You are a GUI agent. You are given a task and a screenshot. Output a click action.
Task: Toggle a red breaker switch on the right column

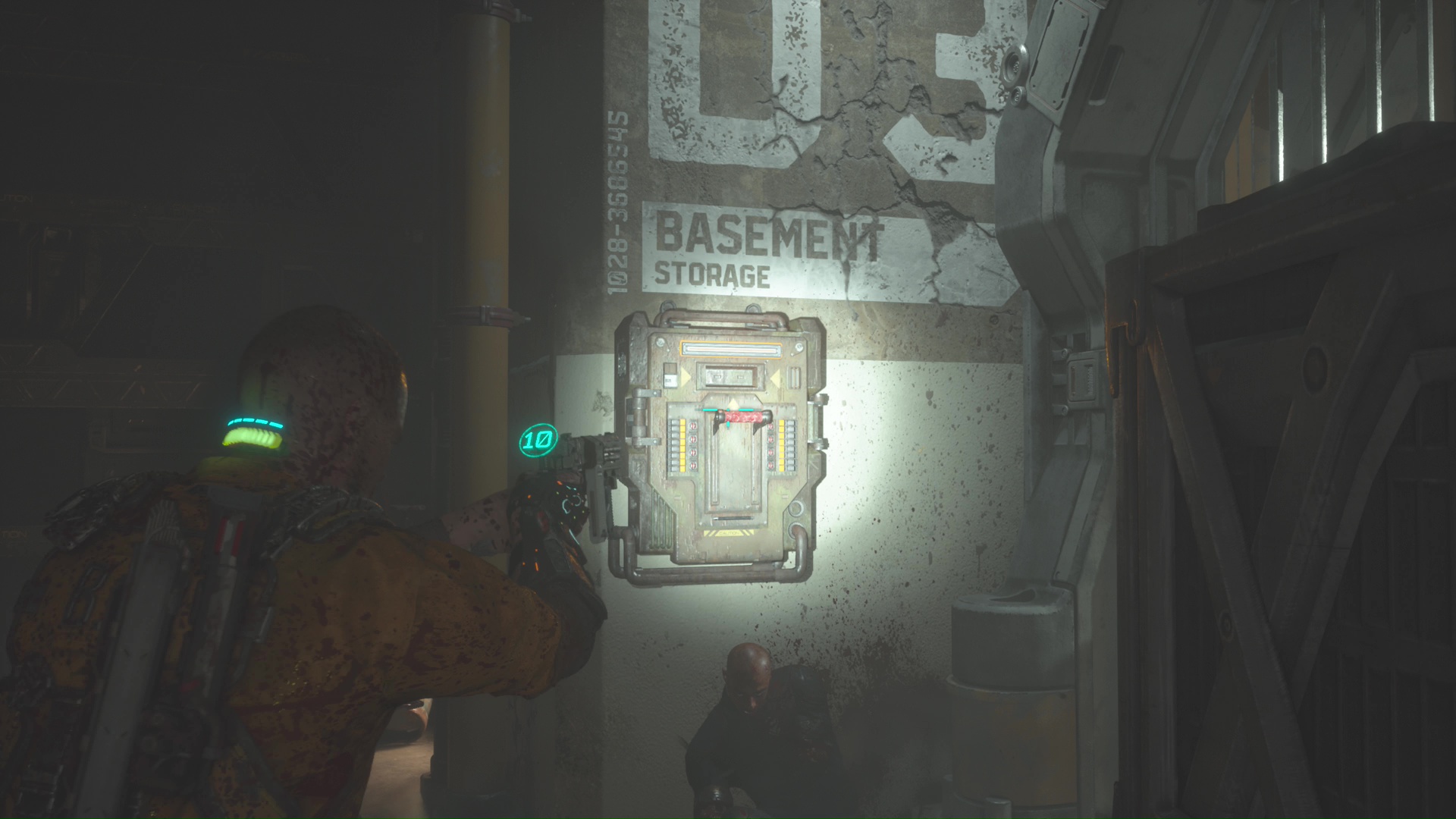click(770, 438)
